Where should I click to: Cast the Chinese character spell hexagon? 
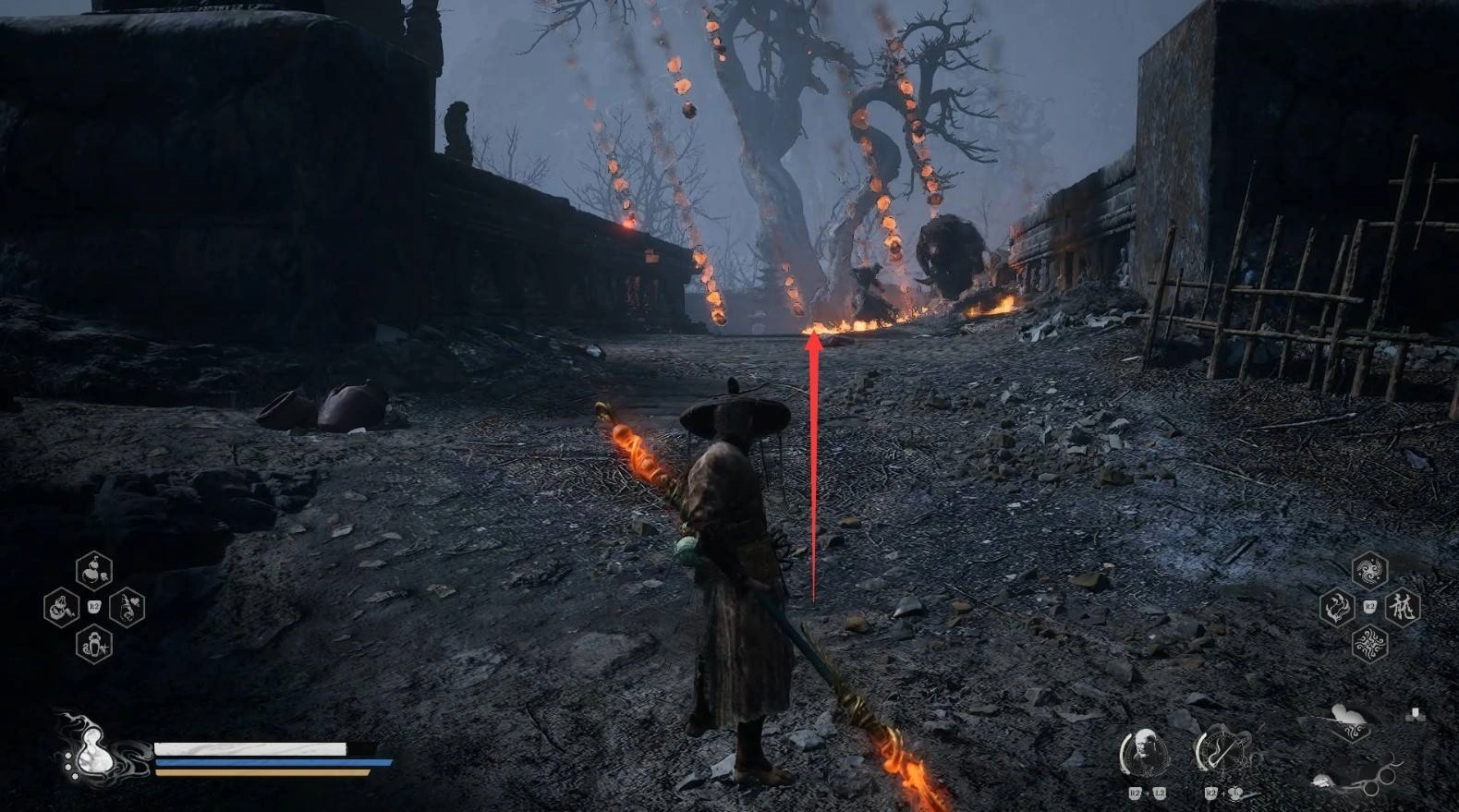point(1402,607)
